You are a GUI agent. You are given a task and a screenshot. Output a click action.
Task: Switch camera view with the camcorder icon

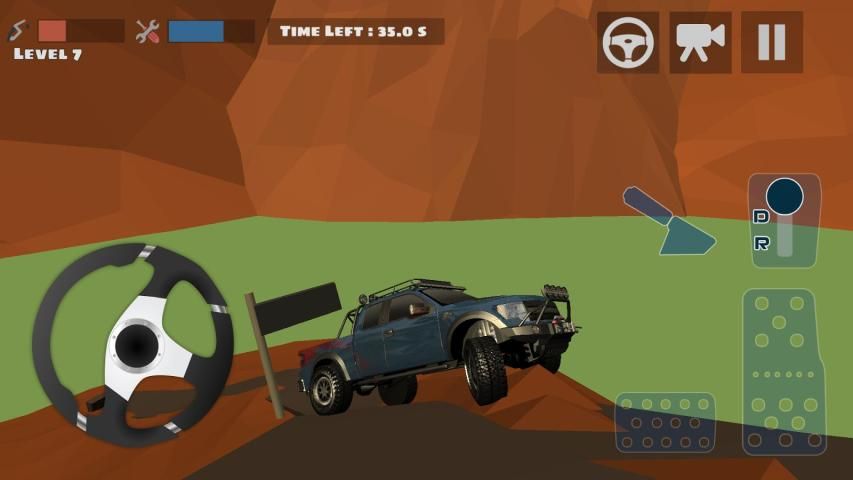(x=700, y=42)
